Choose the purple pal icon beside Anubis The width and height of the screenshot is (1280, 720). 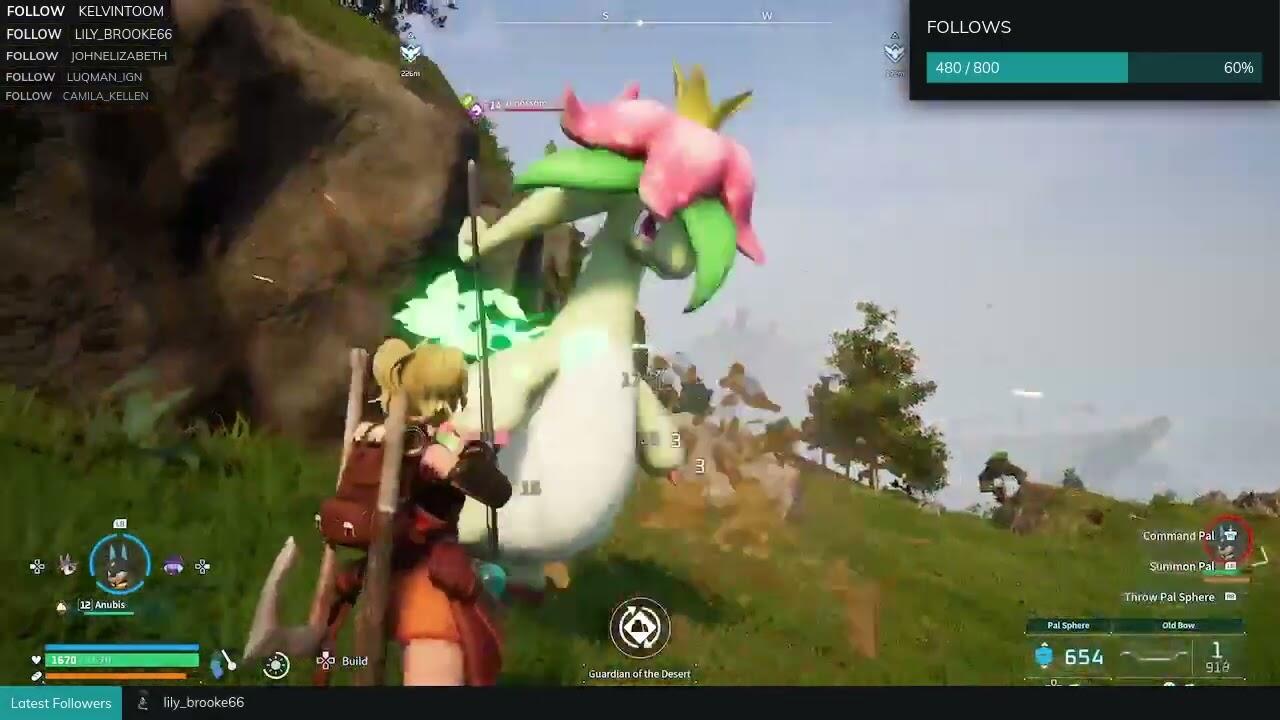[x=174, y=567]
